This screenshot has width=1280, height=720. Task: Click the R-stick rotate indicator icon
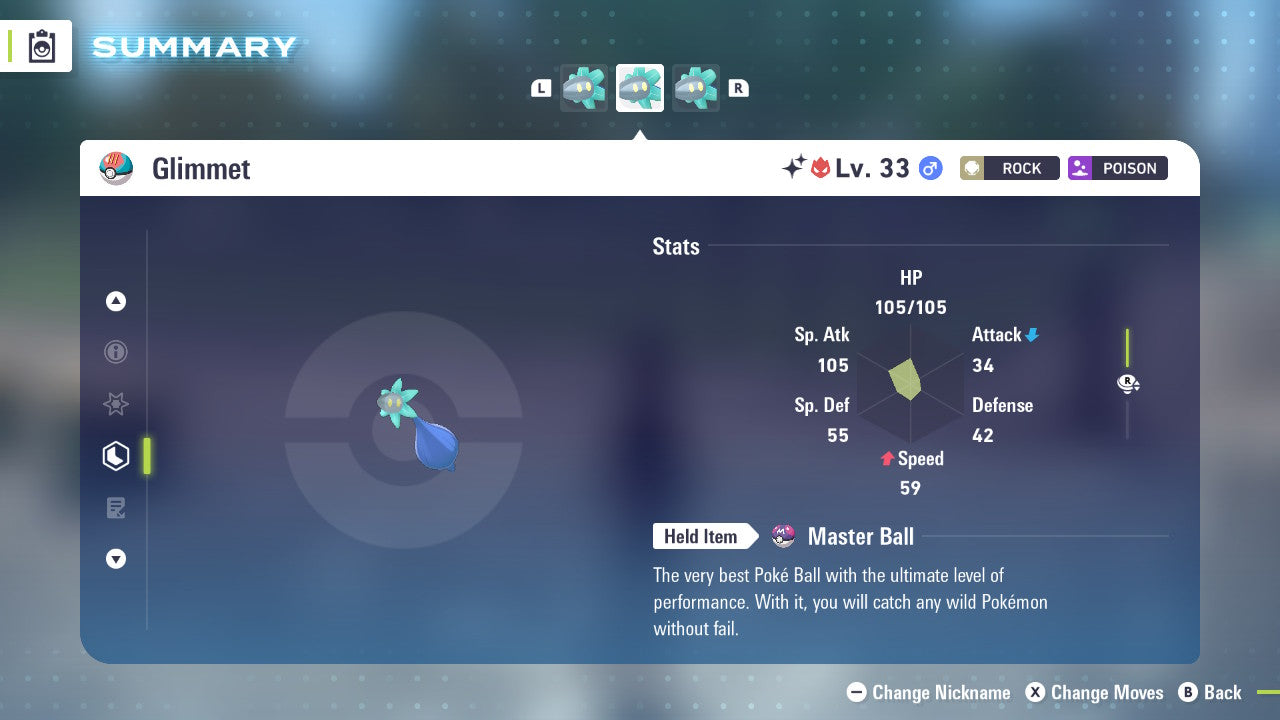coord(1128,383)
